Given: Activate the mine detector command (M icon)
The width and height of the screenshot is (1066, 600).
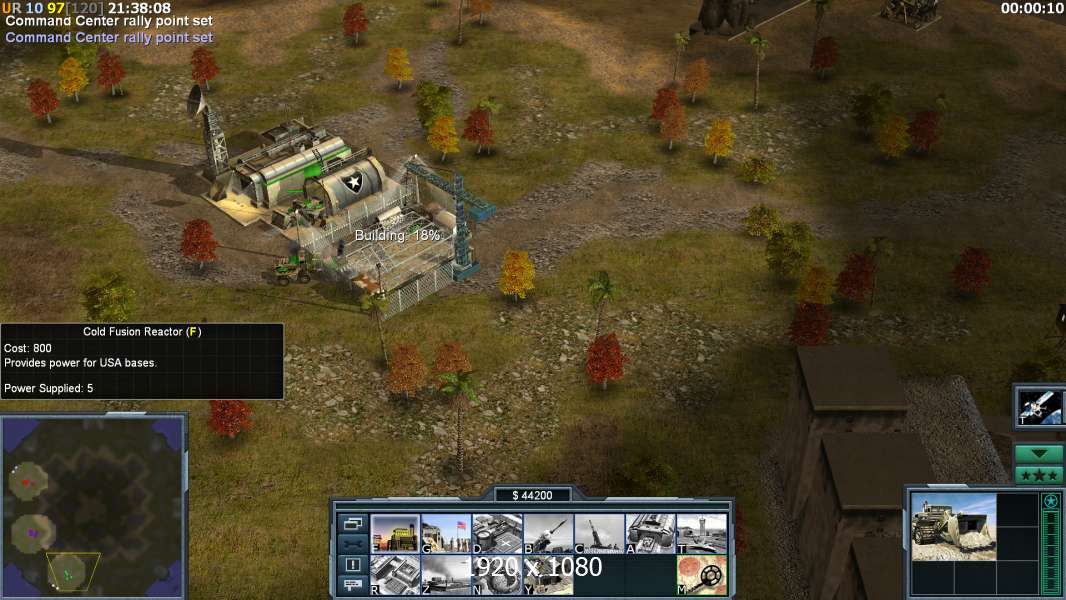Looking at the screenshot, I should pos(701,575).
